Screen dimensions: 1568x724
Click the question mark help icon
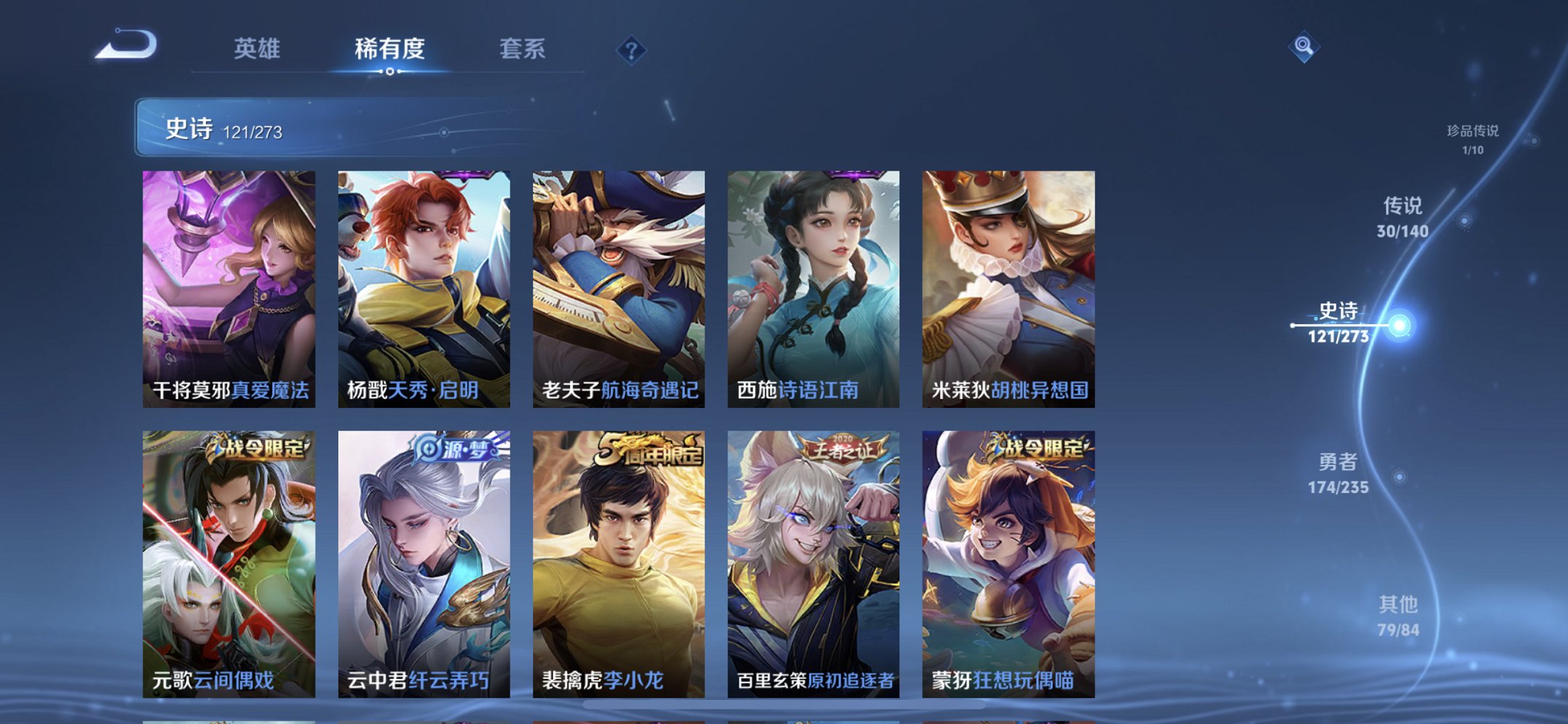click(633, 50)
